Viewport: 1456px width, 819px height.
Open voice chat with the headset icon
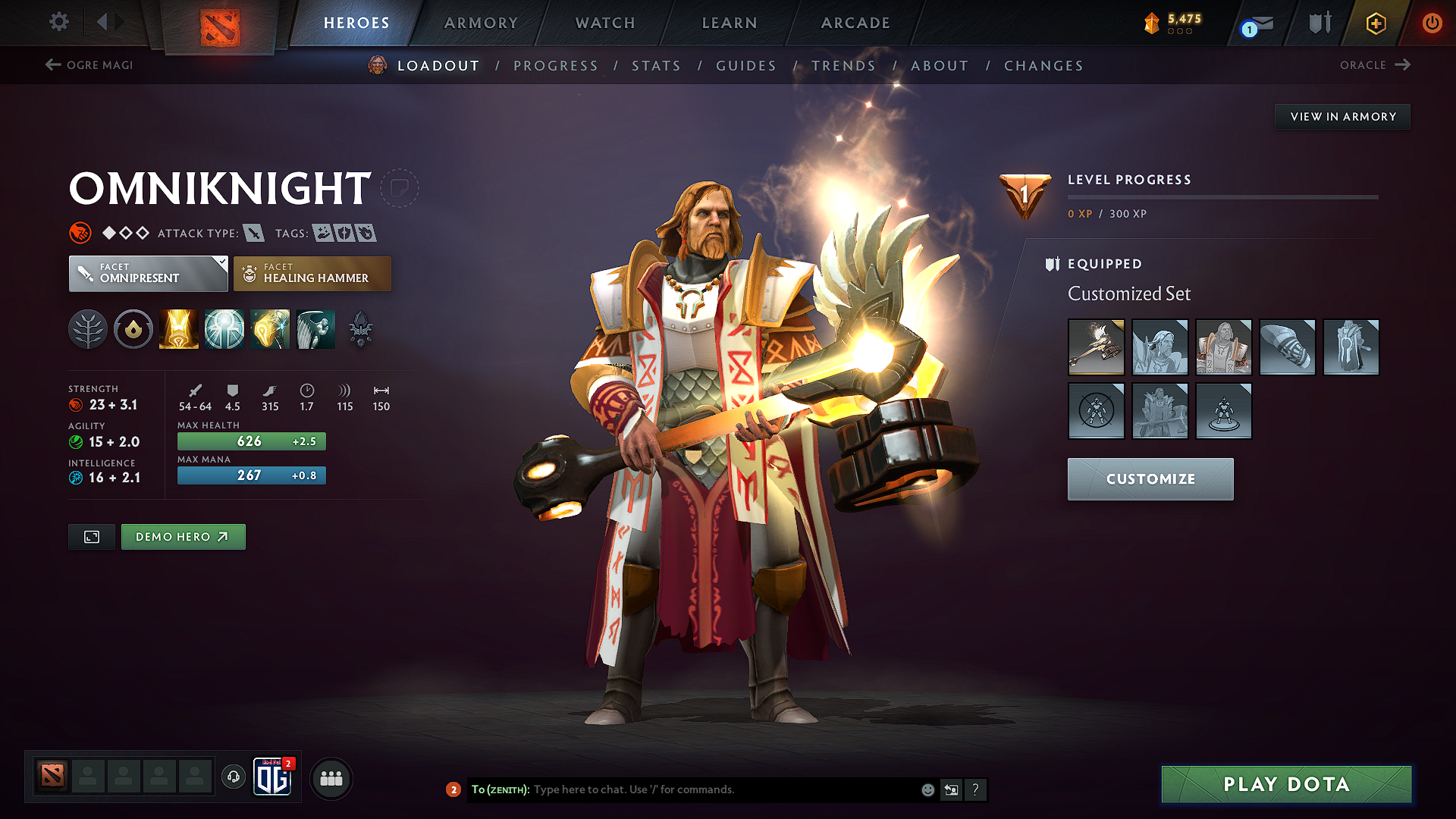click(233, 777)
